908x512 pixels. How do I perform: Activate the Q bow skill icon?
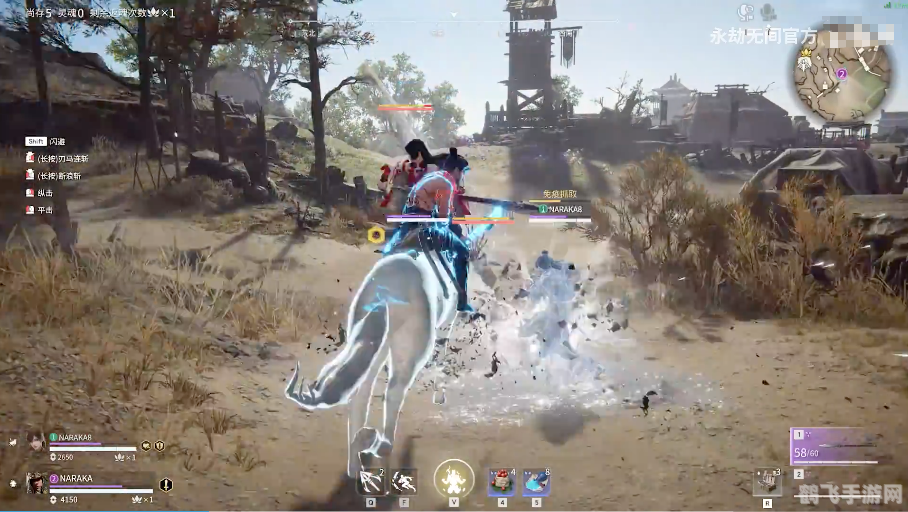pyautogui.click(x=371, y=482)
